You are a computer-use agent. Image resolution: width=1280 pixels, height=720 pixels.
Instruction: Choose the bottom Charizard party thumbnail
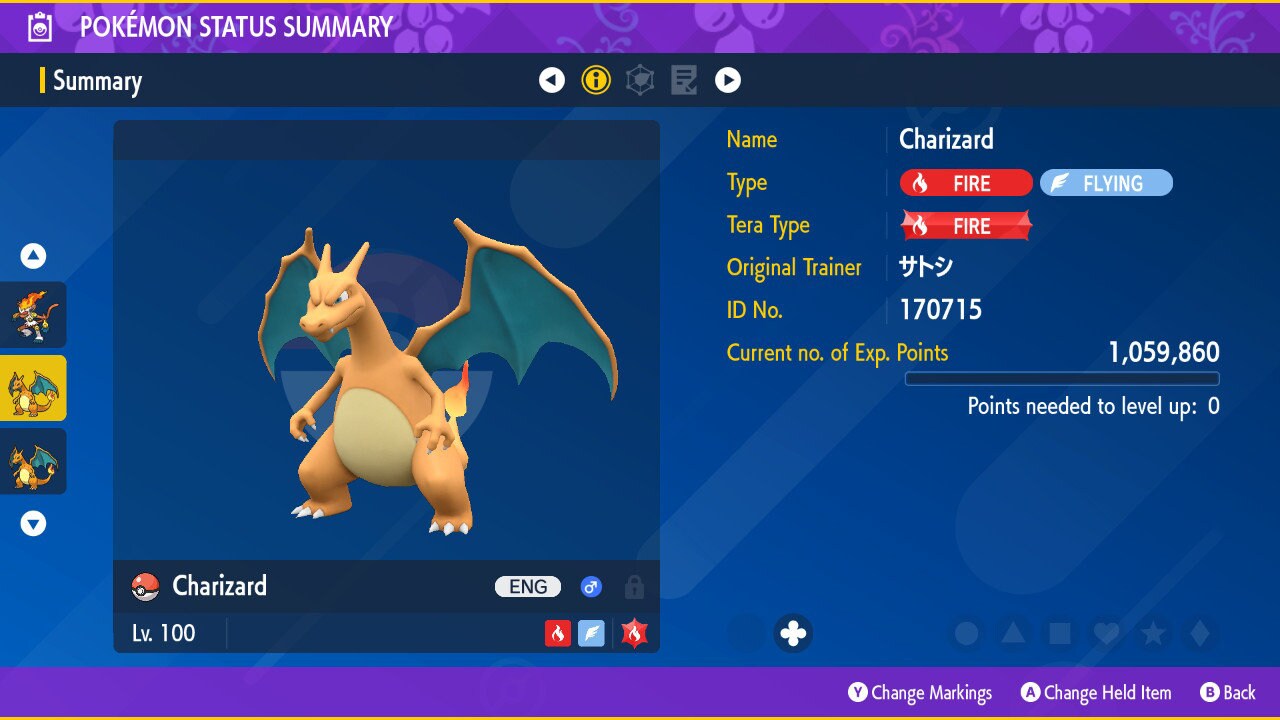33,461
